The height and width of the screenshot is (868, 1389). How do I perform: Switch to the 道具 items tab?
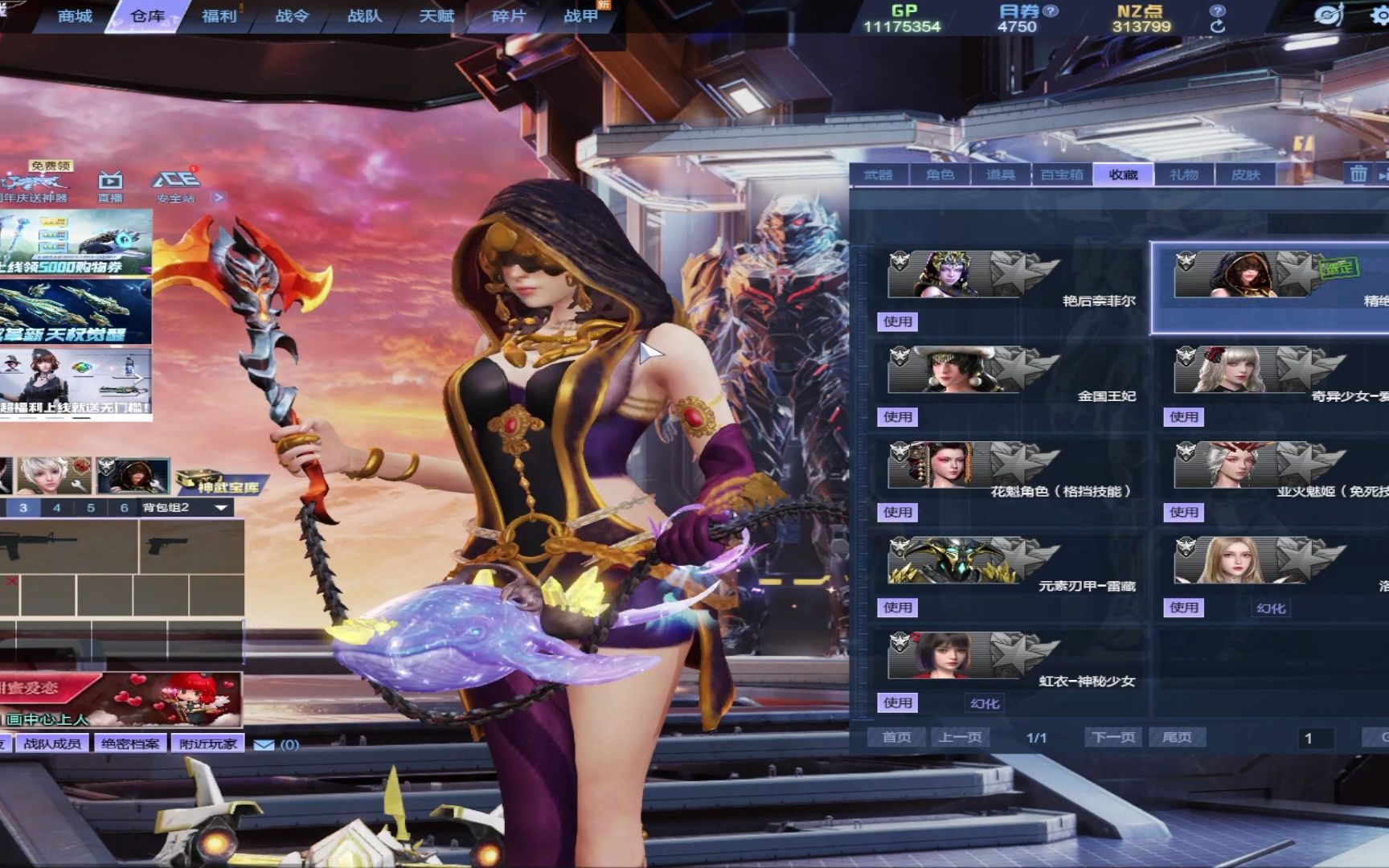click(x=1001, y=174)
